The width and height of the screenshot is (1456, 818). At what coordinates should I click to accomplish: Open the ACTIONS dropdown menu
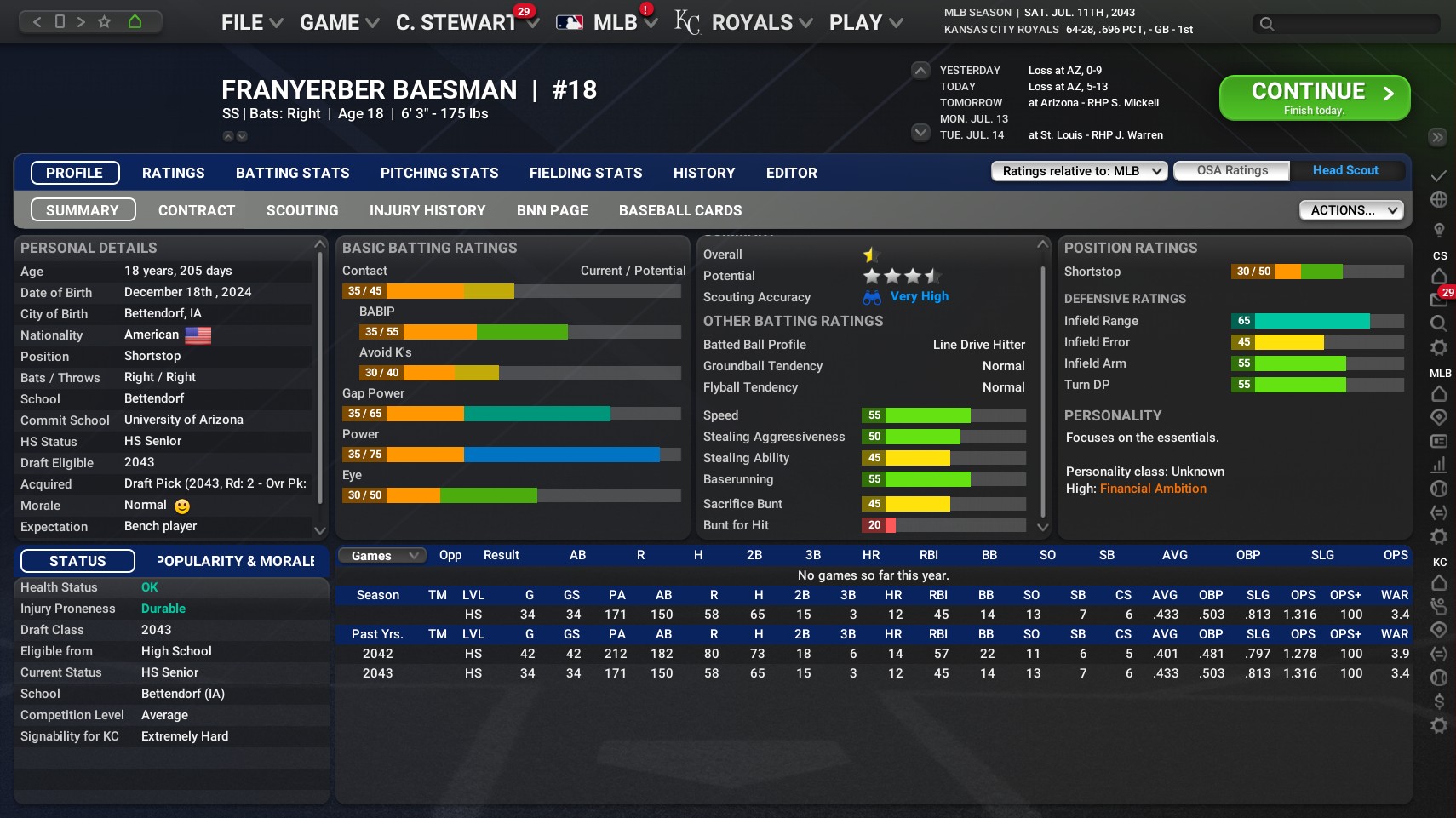(x=1350, y=209)
